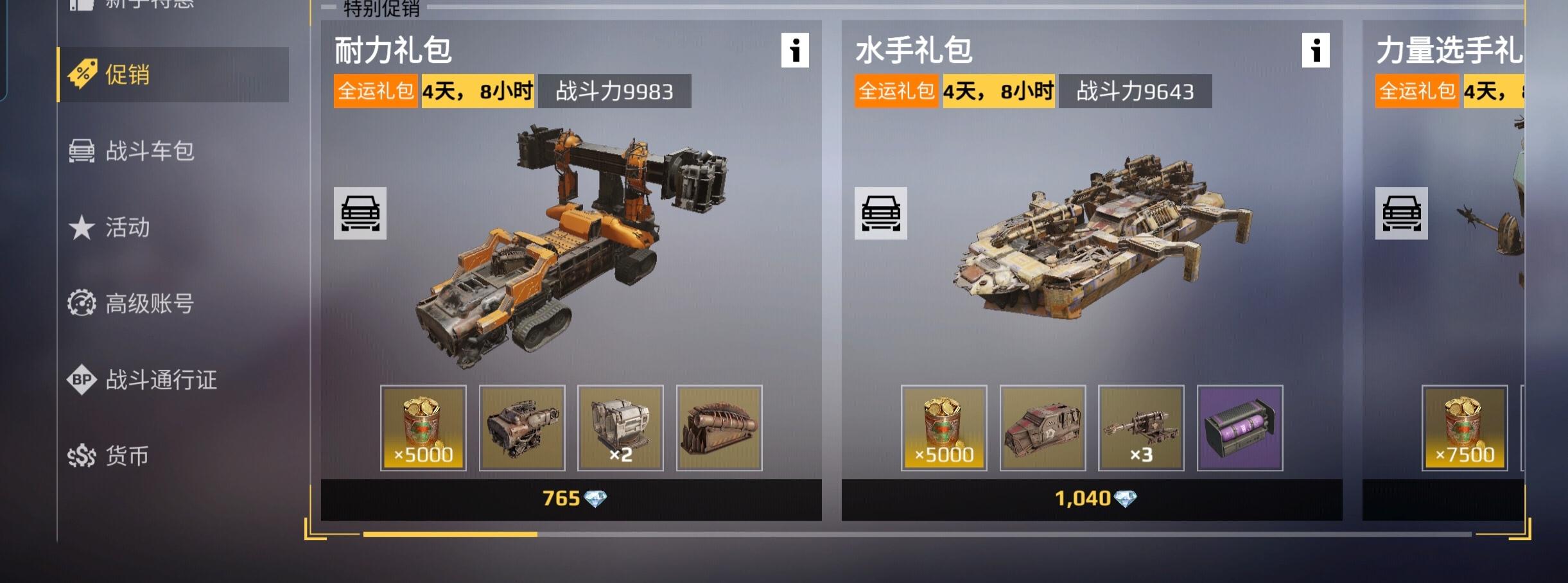Screen dimensions: 1568x583
Task: Toggle the car icon on 力量选手礼 pack
Action: click(1401, 214)
